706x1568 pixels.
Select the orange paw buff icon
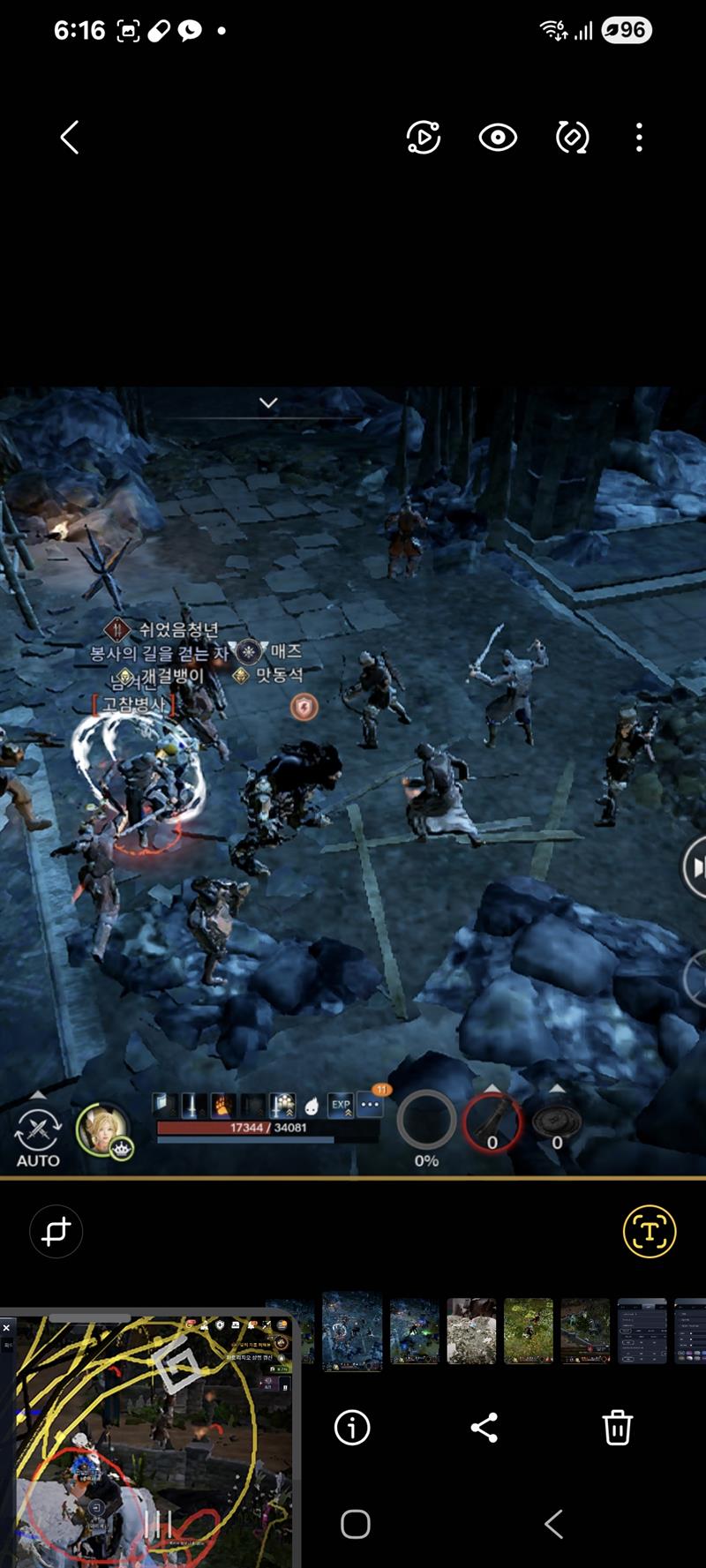point(222,1105)
